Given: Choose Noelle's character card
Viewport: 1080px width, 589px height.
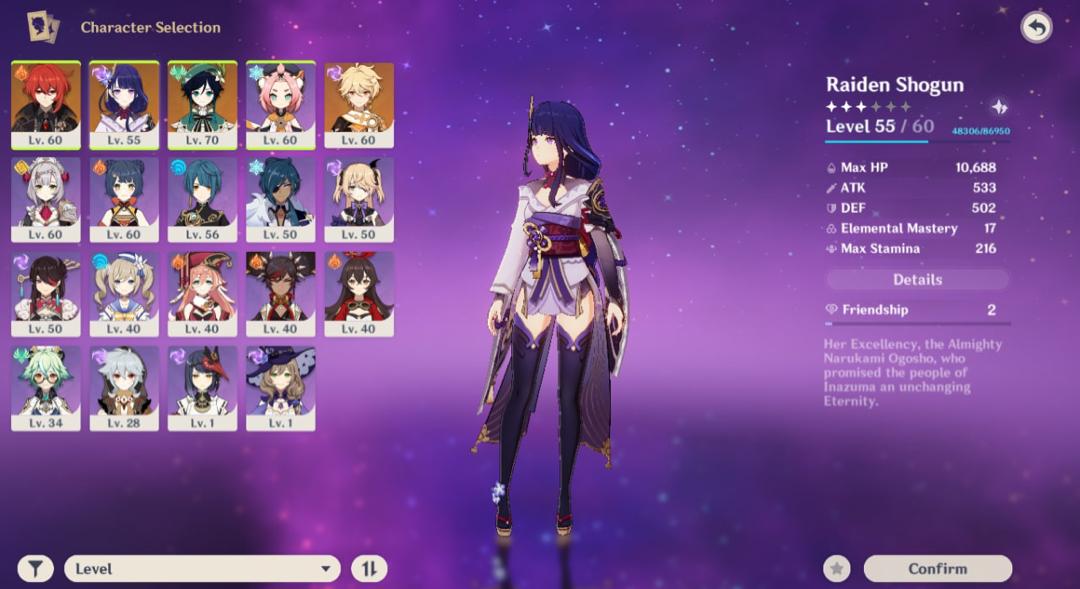Looking at the screenshot, I should tap(46, 199).
